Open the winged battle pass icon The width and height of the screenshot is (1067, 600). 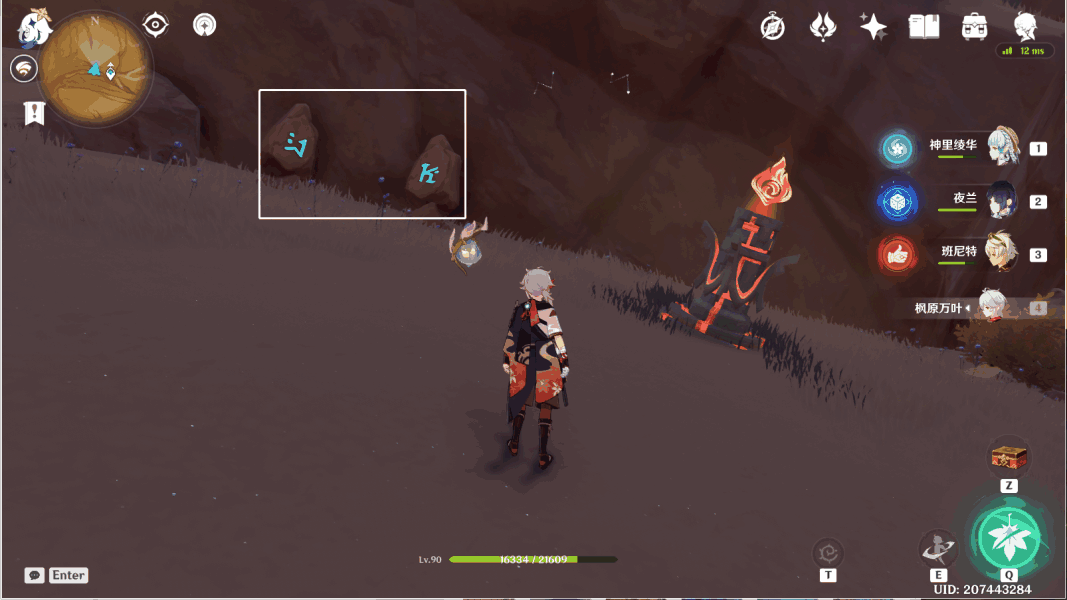click(x=823, y=27)
